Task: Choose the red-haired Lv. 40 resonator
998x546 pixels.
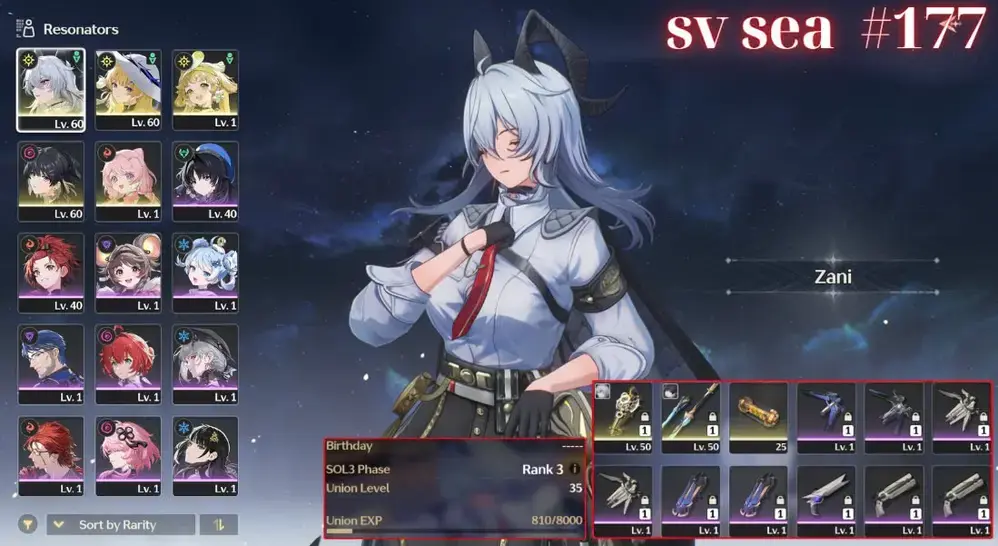Action: (50, 272)
